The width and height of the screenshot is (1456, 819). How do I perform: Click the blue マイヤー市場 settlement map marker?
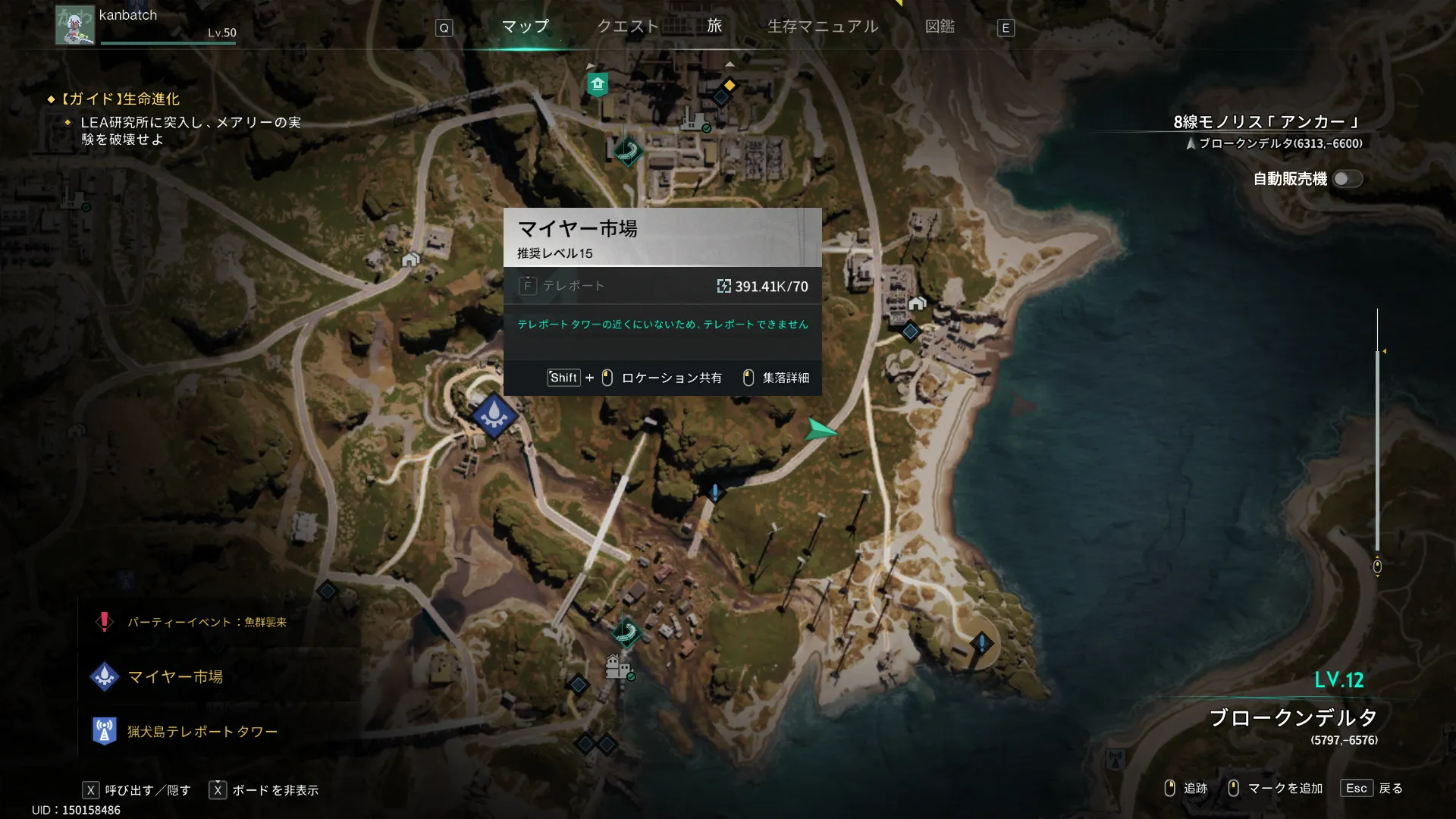pos(494,415)
